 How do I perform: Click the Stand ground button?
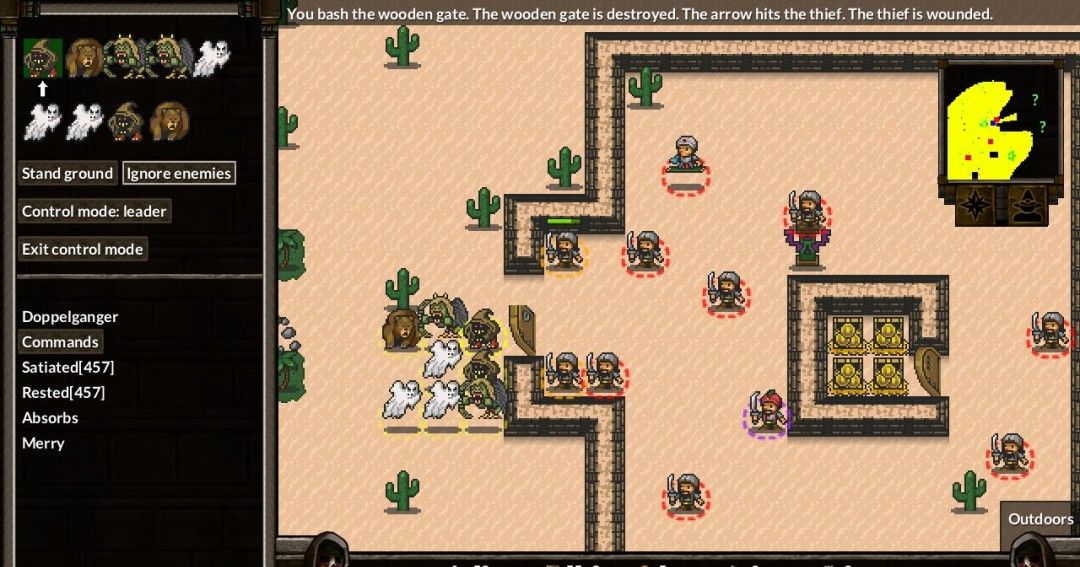pyautogui.click(x=67, y=173)
